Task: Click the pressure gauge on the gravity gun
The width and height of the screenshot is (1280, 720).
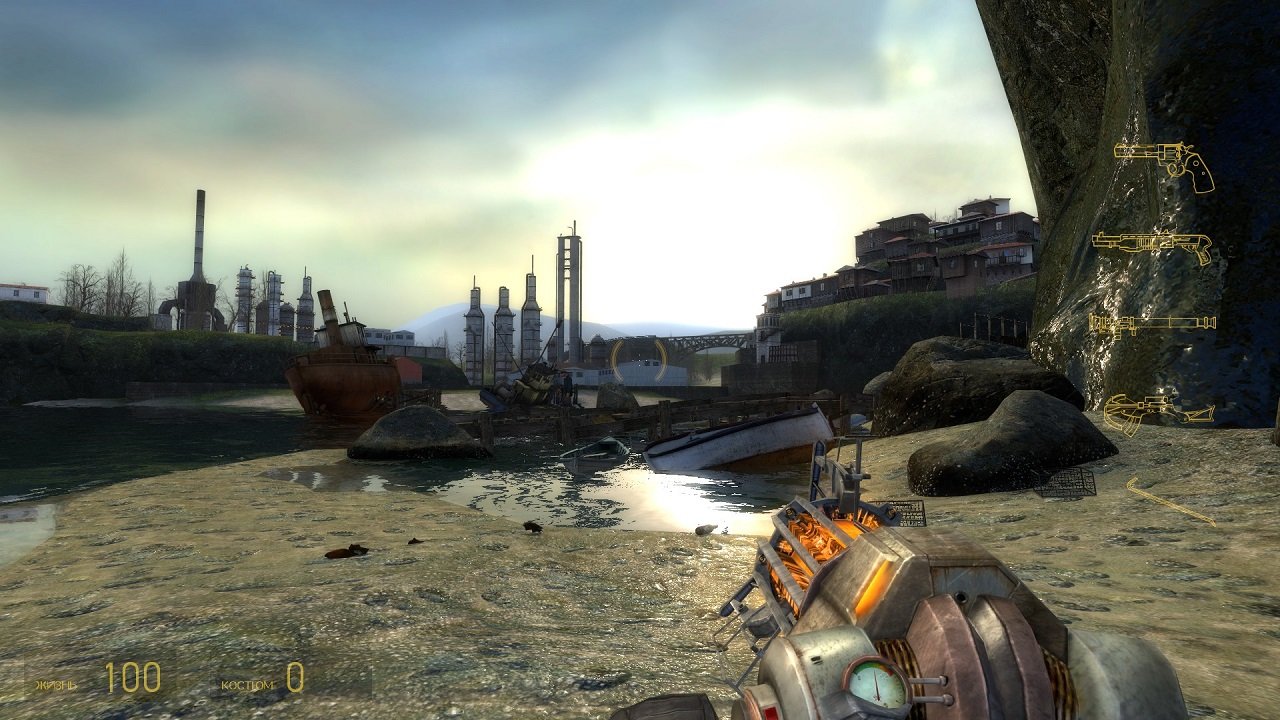Action: 875,686
